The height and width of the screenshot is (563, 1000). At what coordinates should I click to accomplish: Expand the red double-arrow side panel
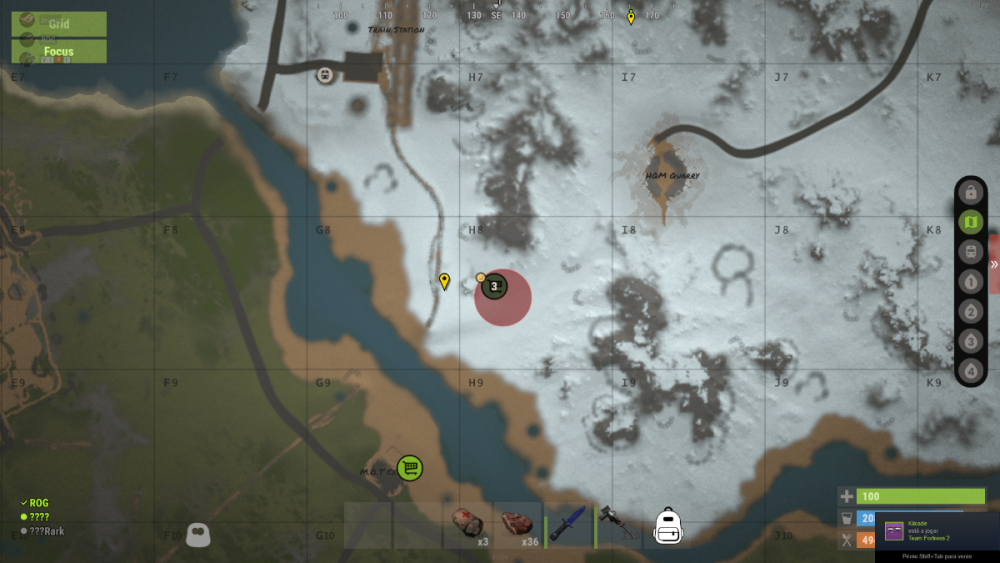pyautogui.click(x=994, y=265)
